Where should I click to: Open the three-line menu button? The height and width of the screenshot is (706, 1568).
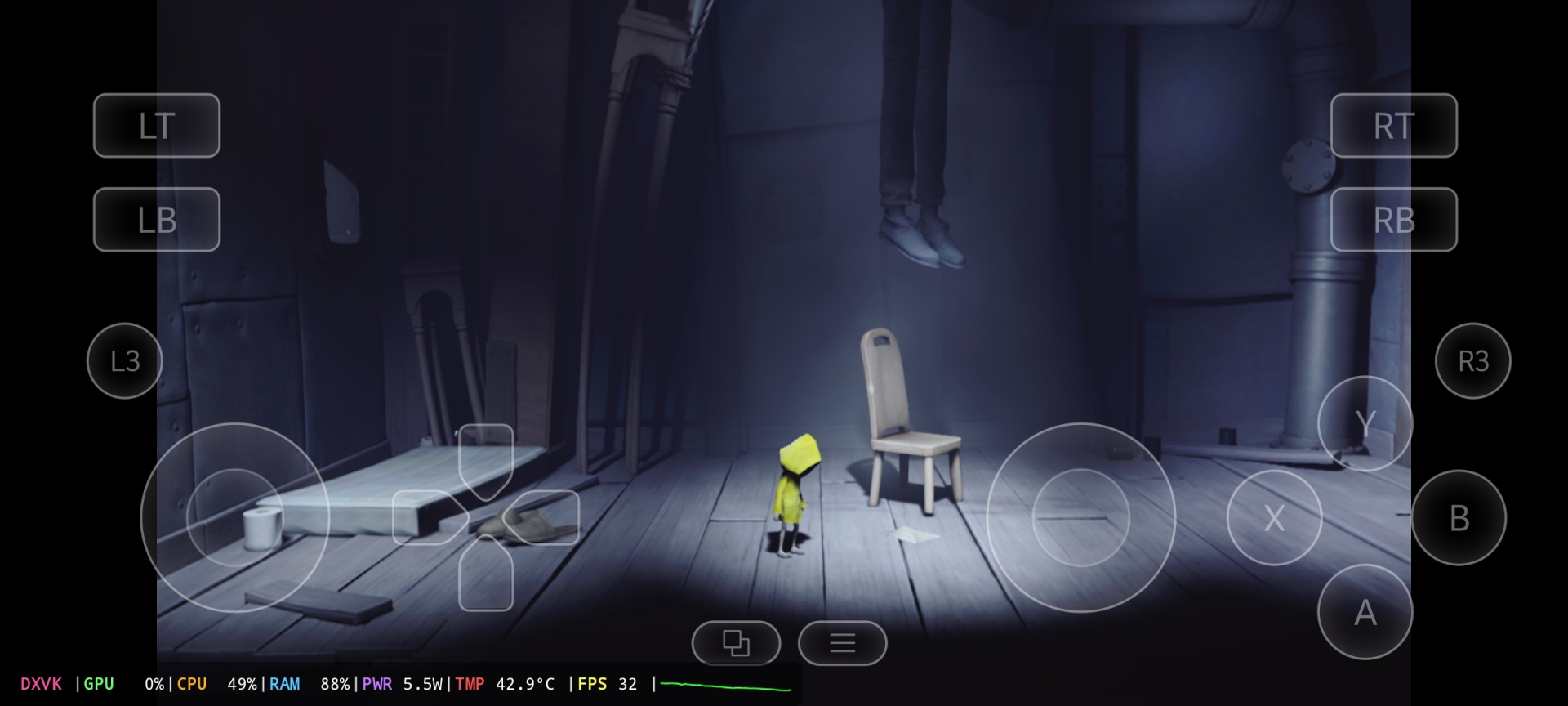click(x=842, y=643)
